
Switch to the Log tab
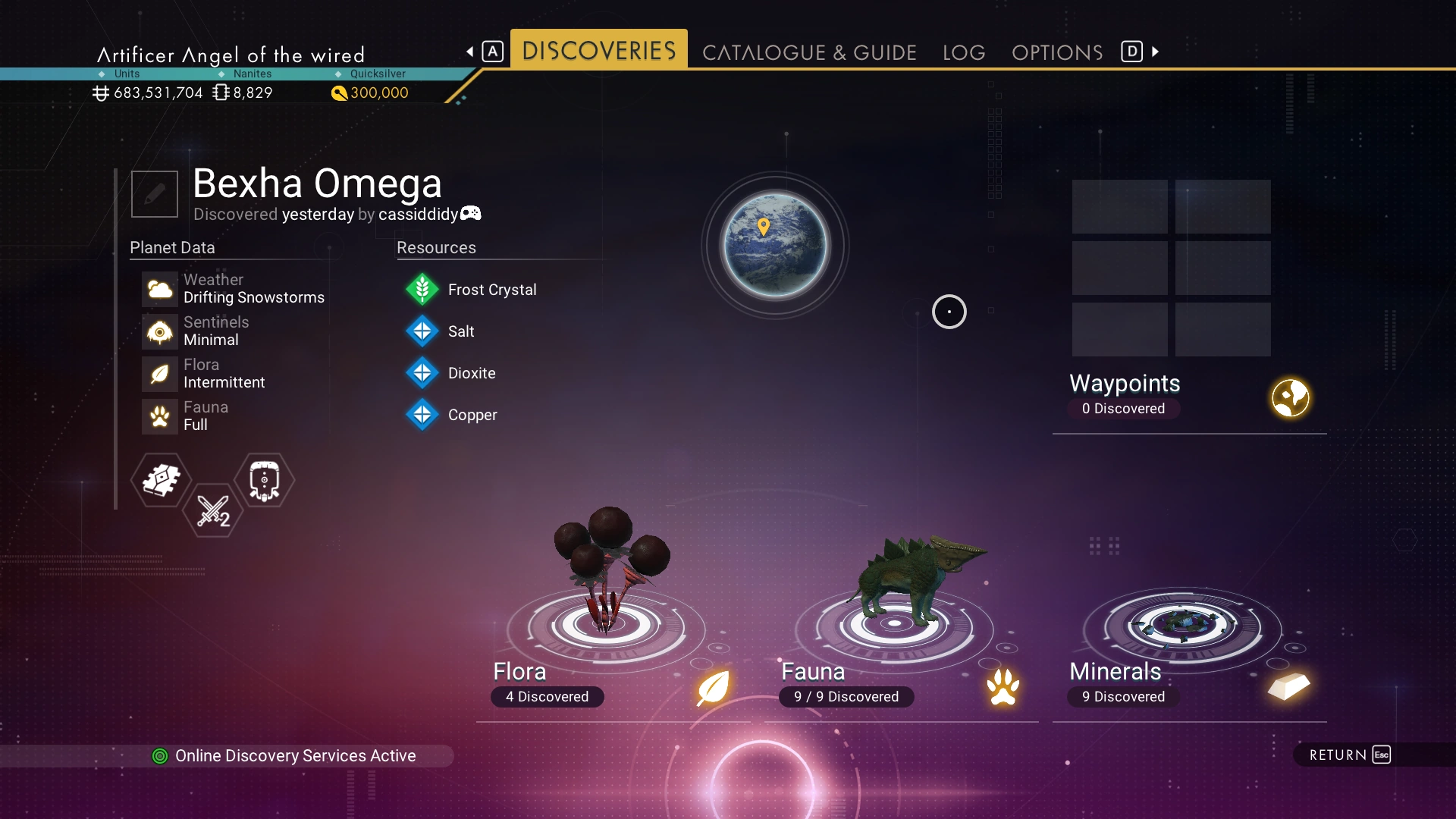tap(964, 52)
